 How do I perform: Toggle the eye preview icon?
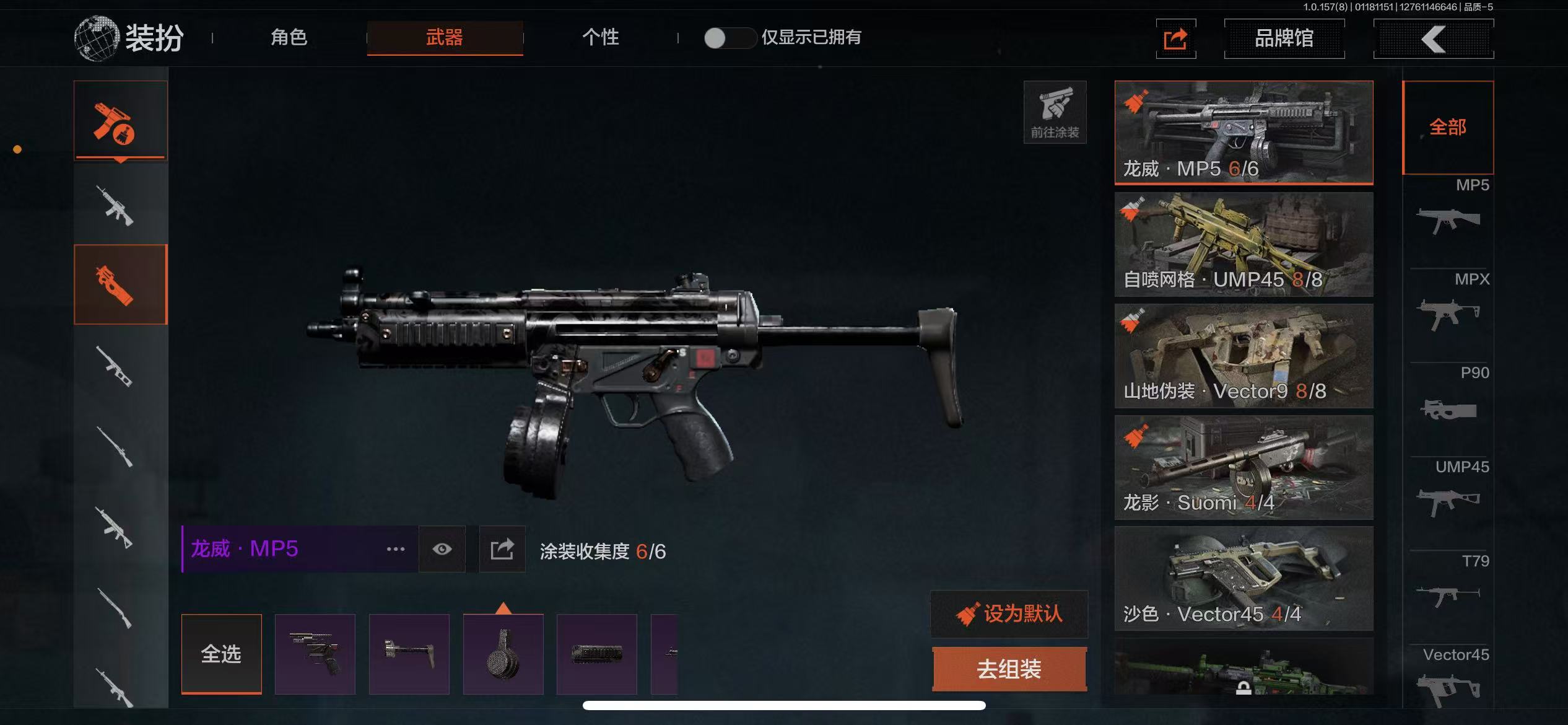click(442, 549)
